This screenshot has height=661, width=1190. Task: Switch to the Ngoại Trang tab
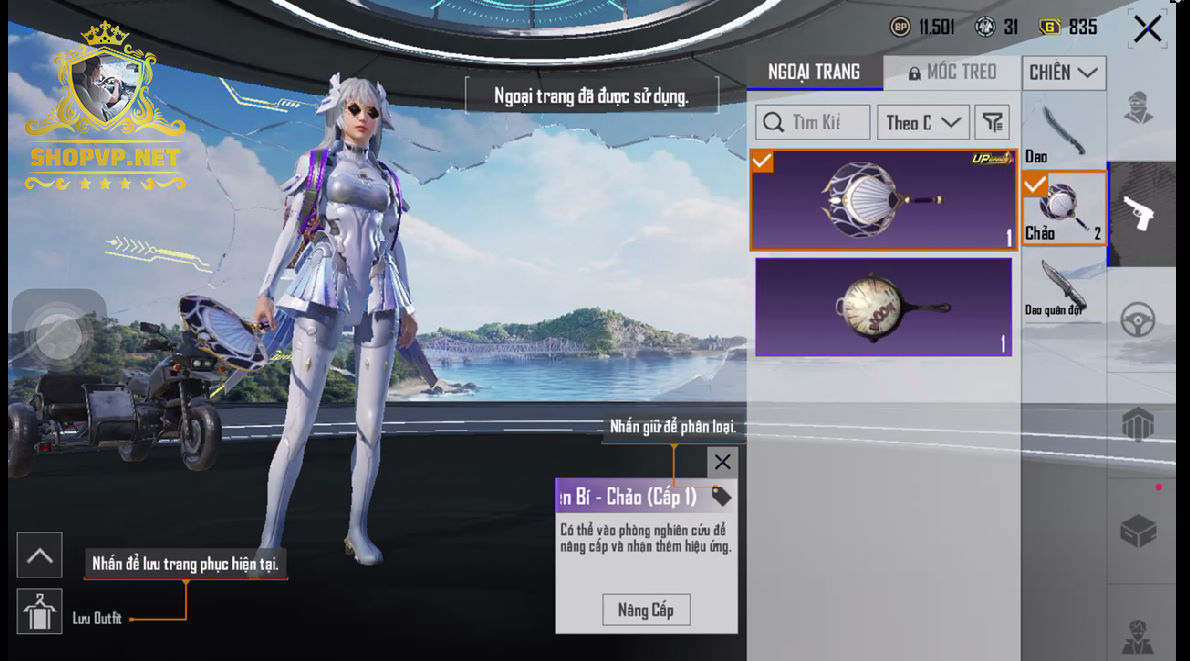[x=814, y=72]
